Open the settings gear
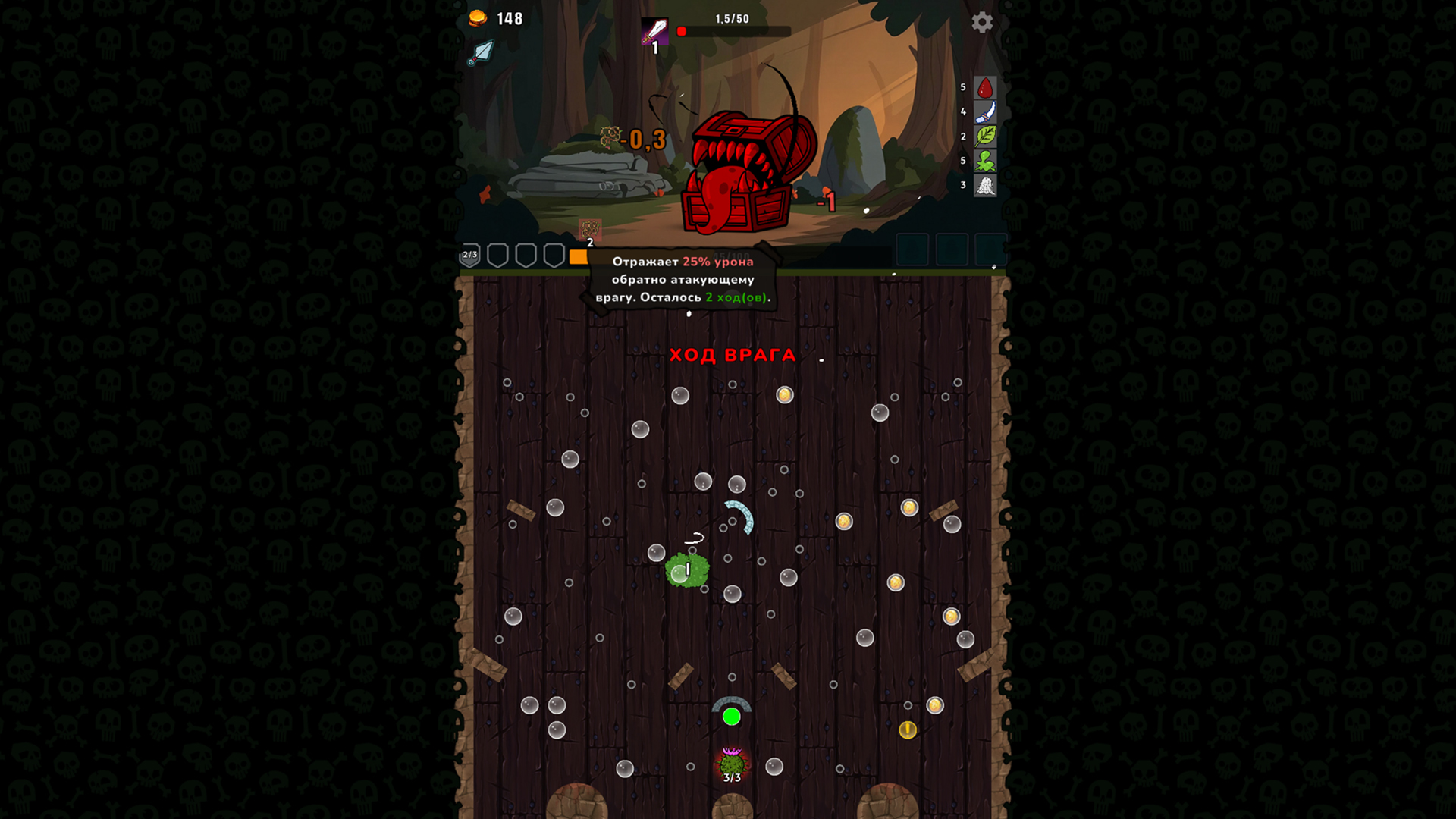This screenshot has height=819, width=1456. 983,23
